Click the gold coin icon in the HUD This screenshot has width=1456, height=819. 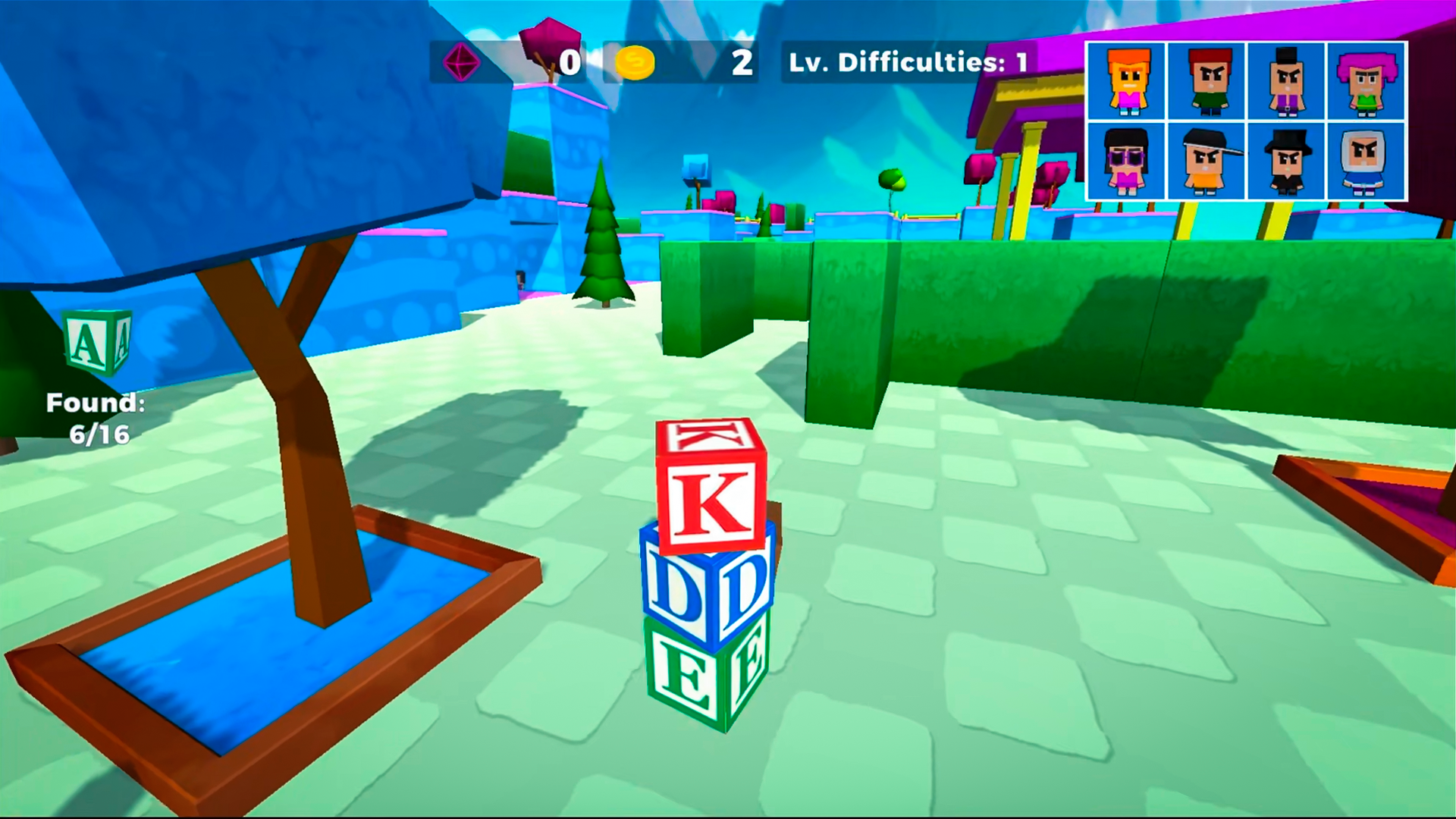pos(637,63)
